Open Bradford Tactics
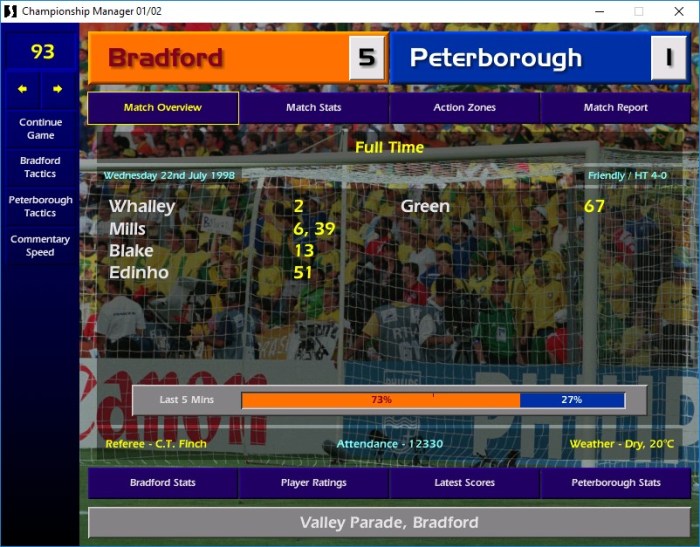Screen dimensions: 700x547 (x=40, y=167)
